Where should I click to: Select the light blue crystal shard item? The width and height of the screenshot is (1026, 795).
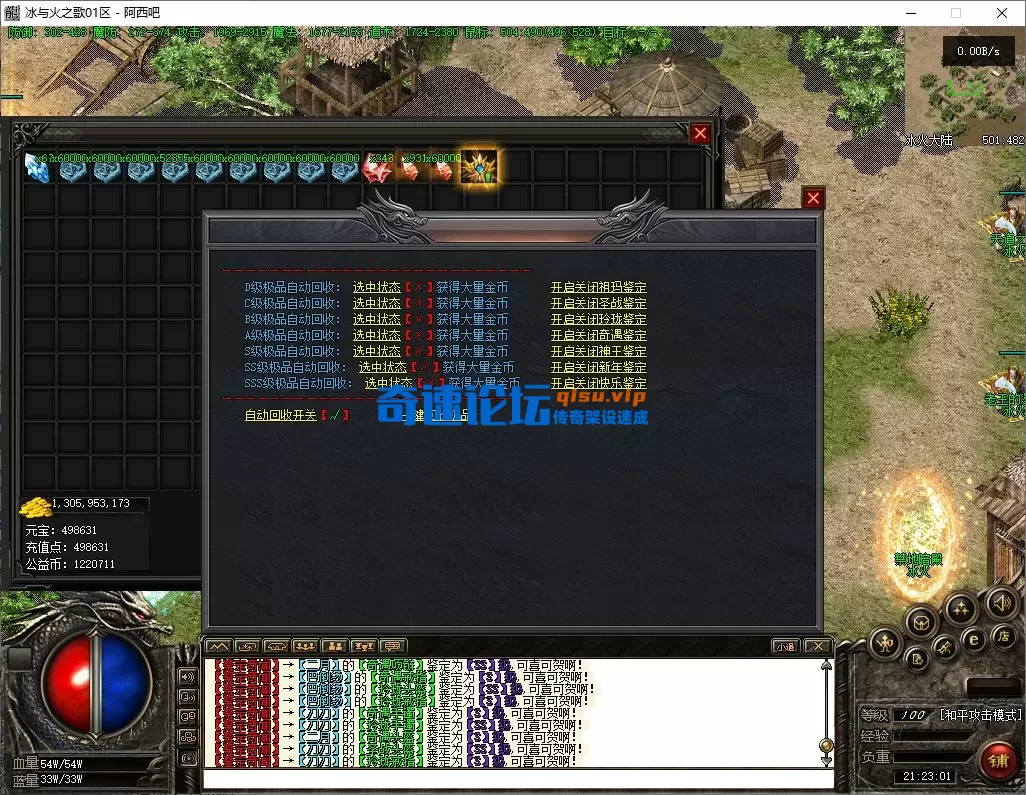[x=37, y=169]
